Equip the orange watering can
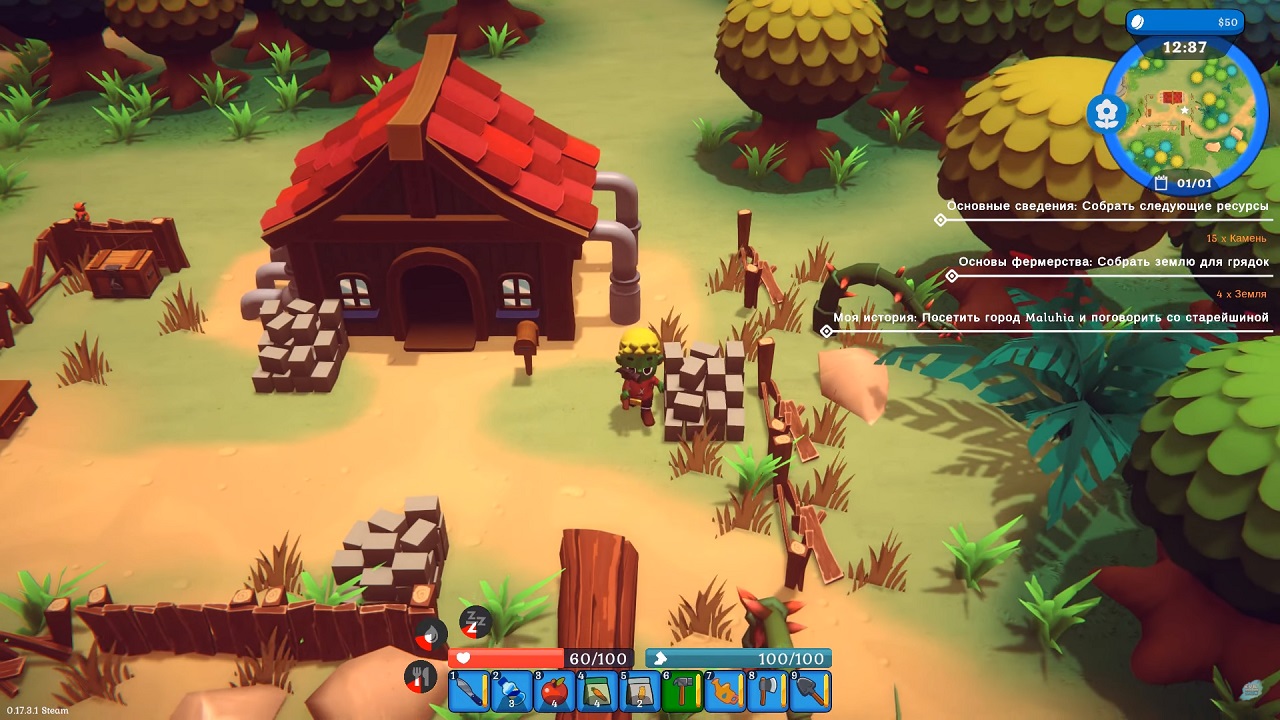The image size is (1280, 720). click(x=725, y=691)
